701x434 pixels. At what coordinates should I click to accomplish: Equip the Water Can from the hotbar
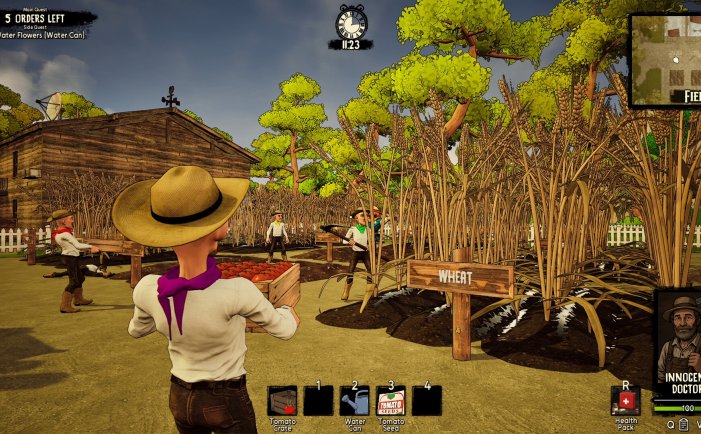354,401
